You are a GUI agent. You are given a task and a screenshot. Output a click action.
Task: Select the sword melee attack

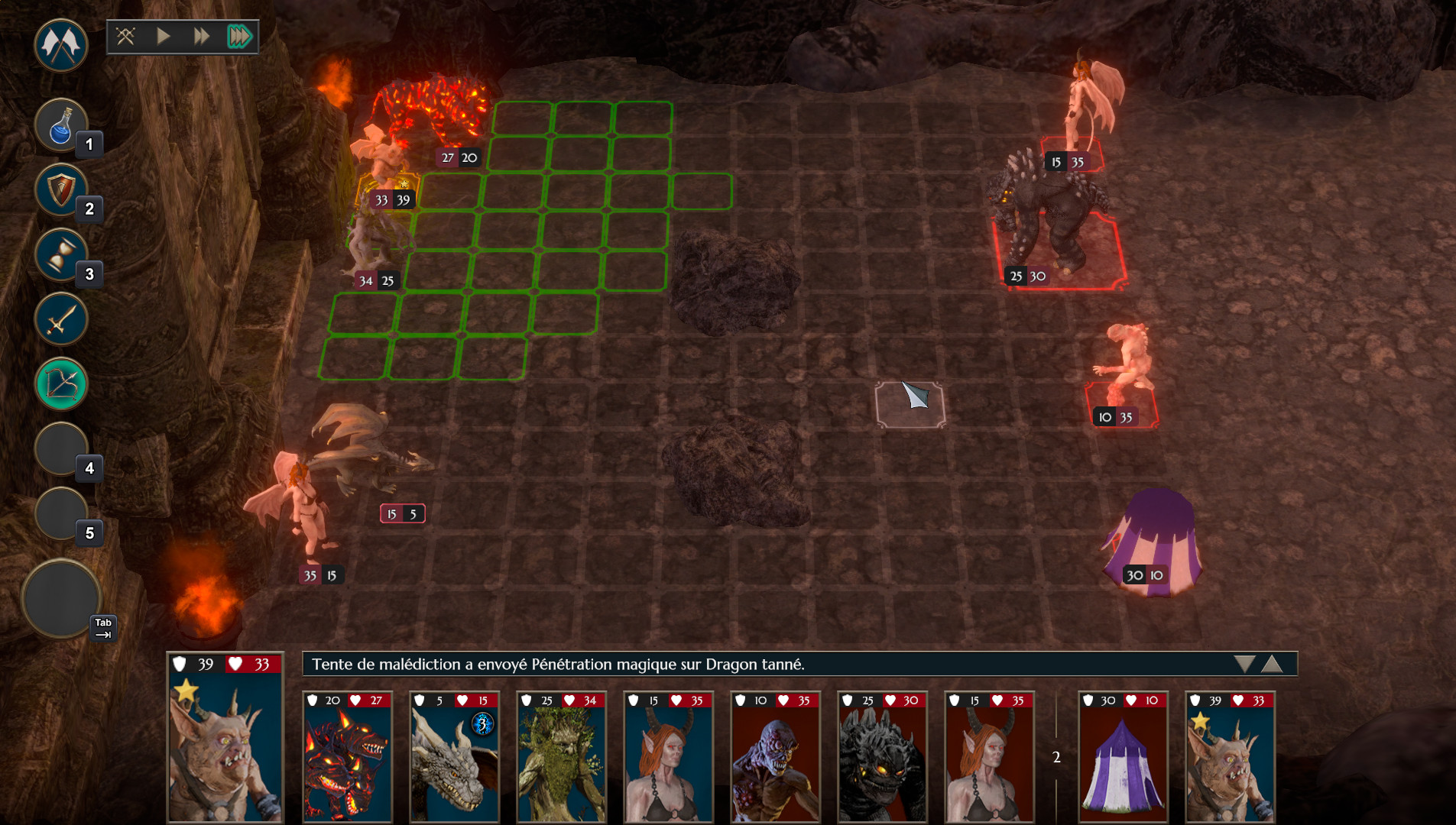(x=61, y=319)
